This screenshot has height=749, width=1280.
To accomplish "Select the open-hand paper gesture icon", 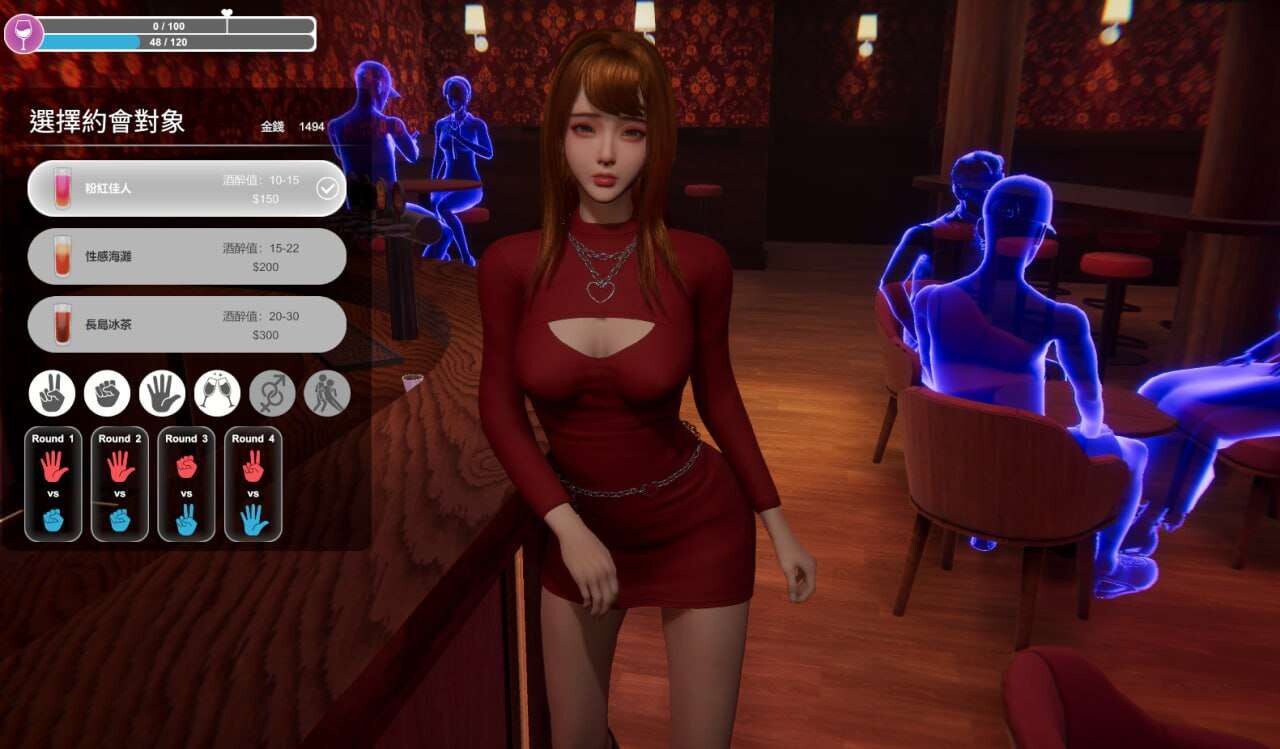I will (162, 393).
